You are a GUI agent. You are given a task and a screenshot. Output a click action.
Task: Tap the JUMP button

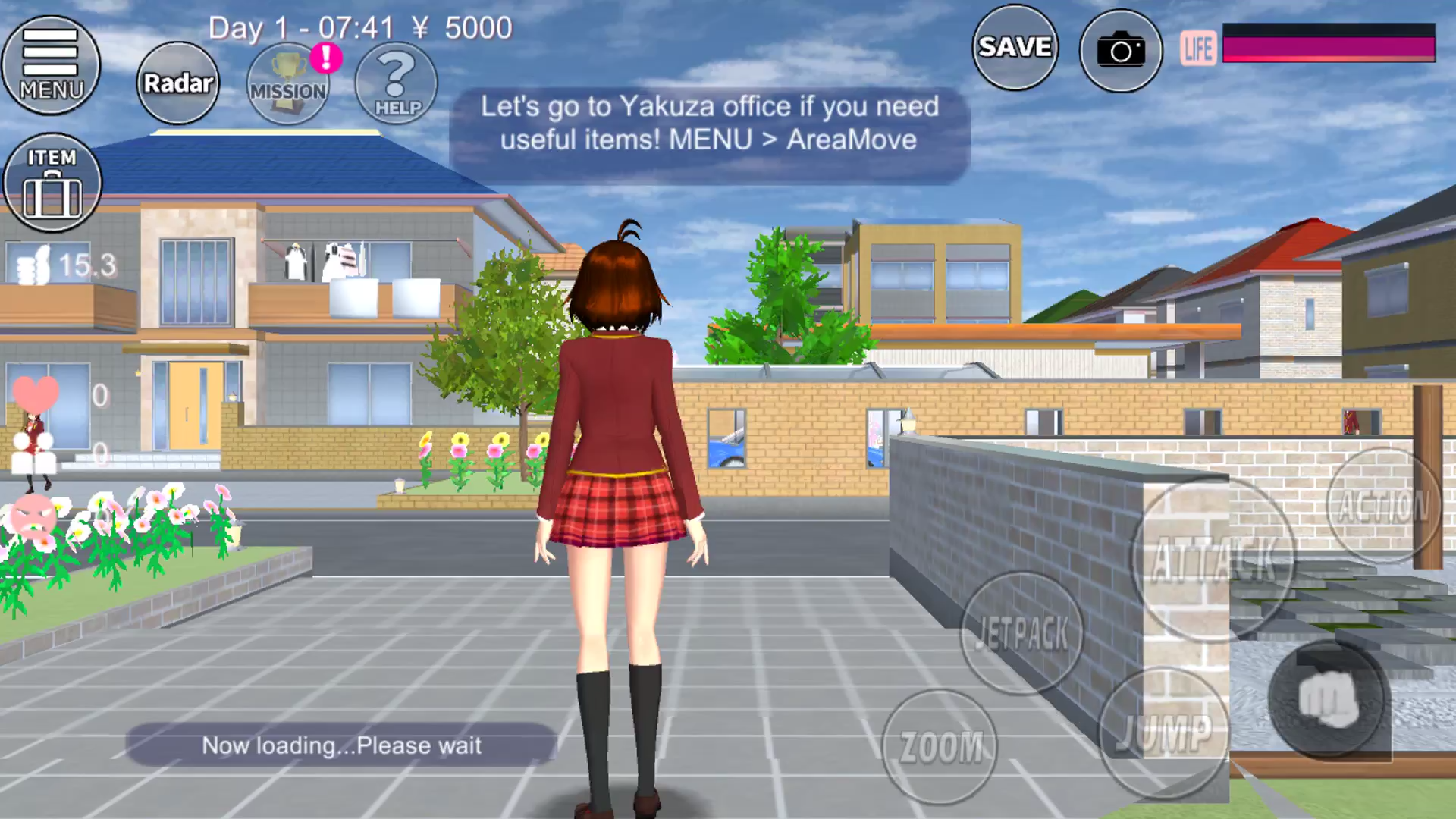click(1163, 733)
